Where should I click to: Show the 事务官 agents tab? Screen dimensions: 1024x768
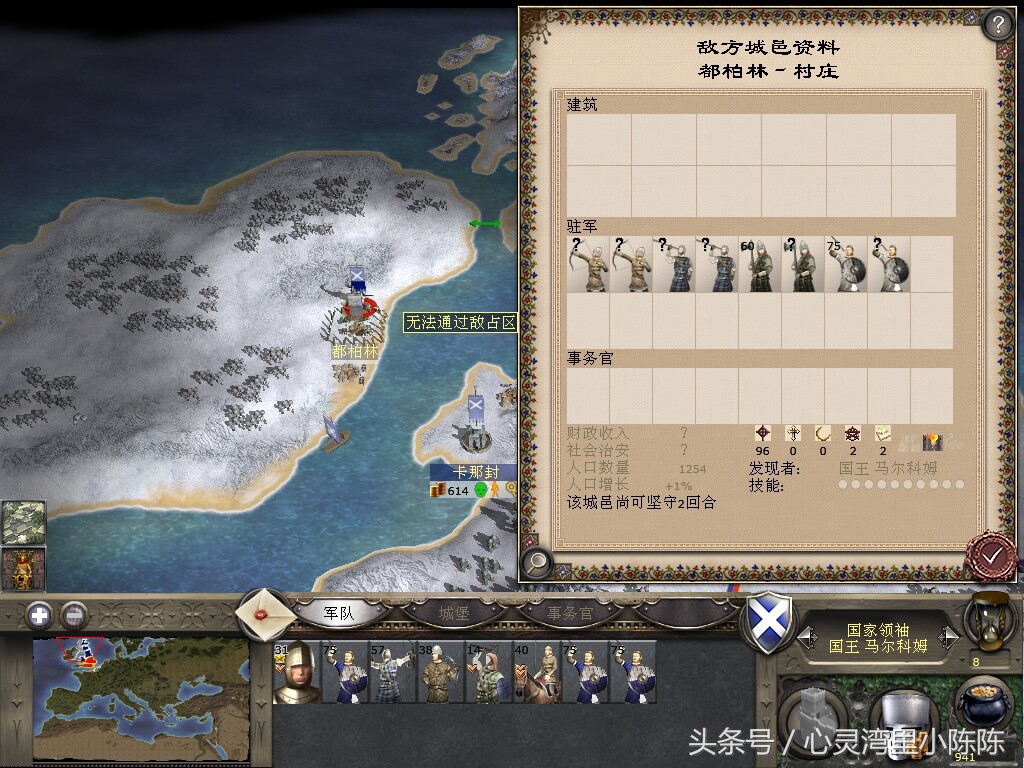coord(569,612)
